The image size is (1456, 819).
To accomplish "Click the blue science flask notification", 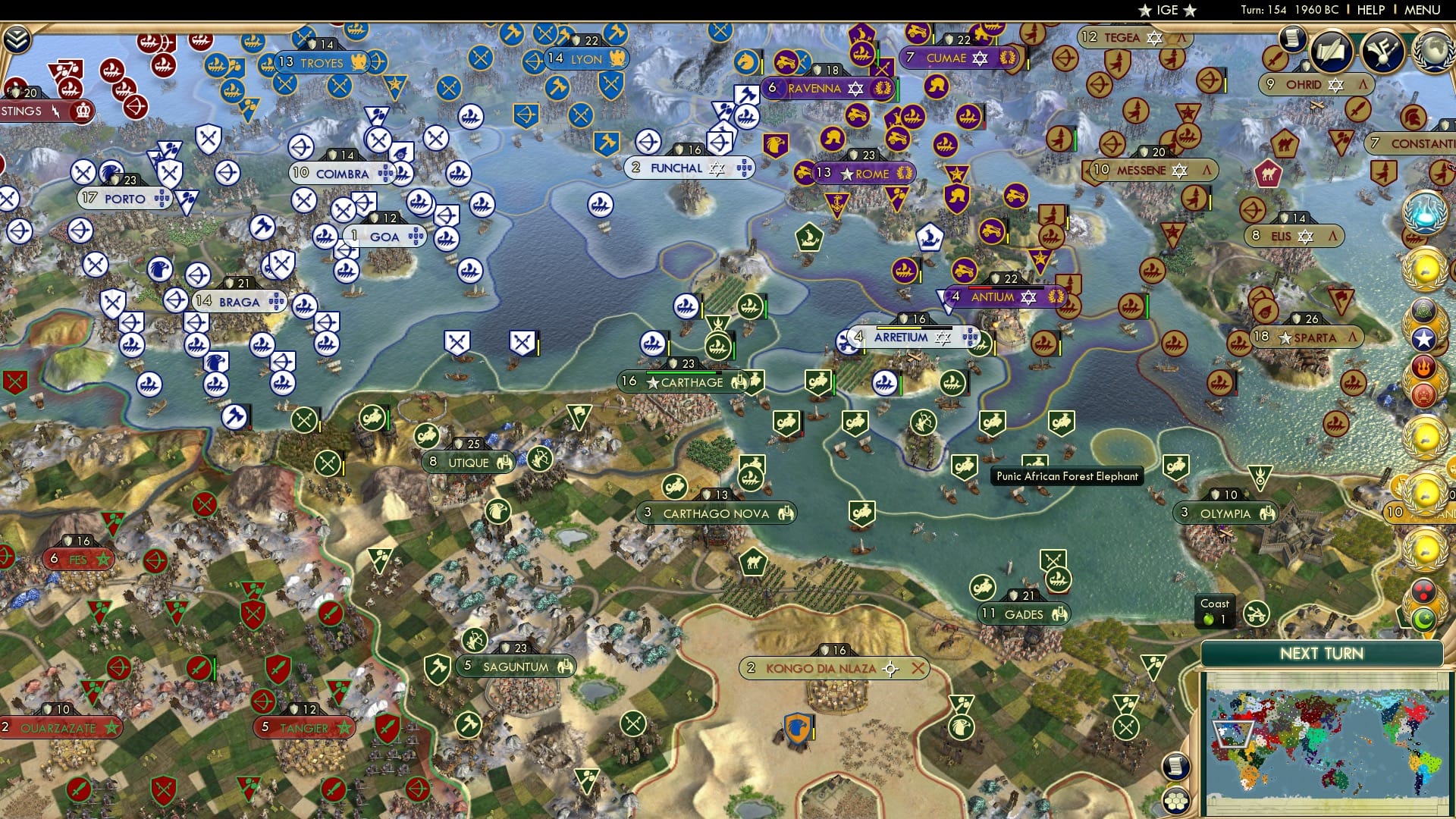I will (x=1426, y=215).
